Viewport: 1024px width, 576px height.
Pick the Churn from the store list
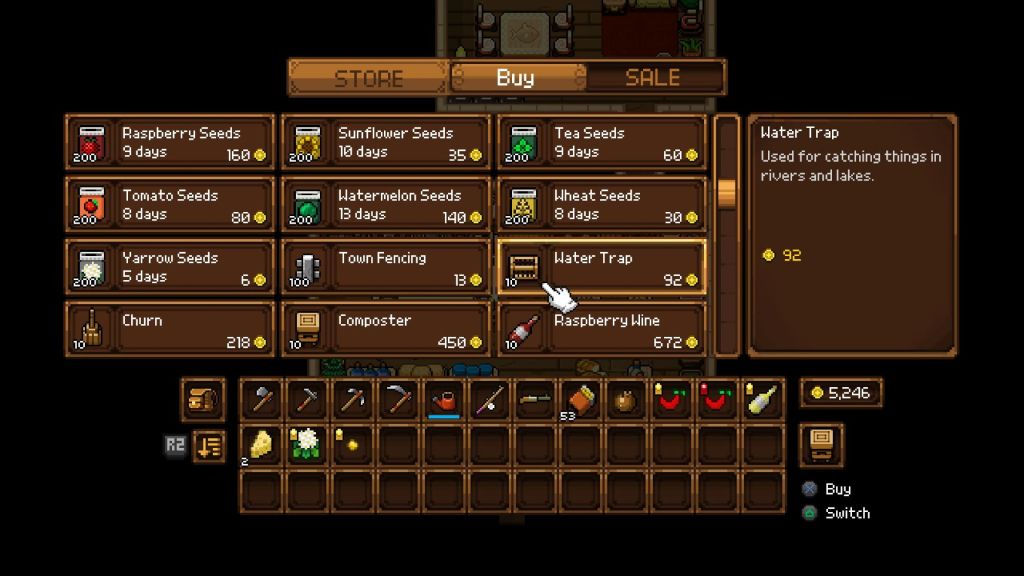pyautogui.click(x=170, y=329)
